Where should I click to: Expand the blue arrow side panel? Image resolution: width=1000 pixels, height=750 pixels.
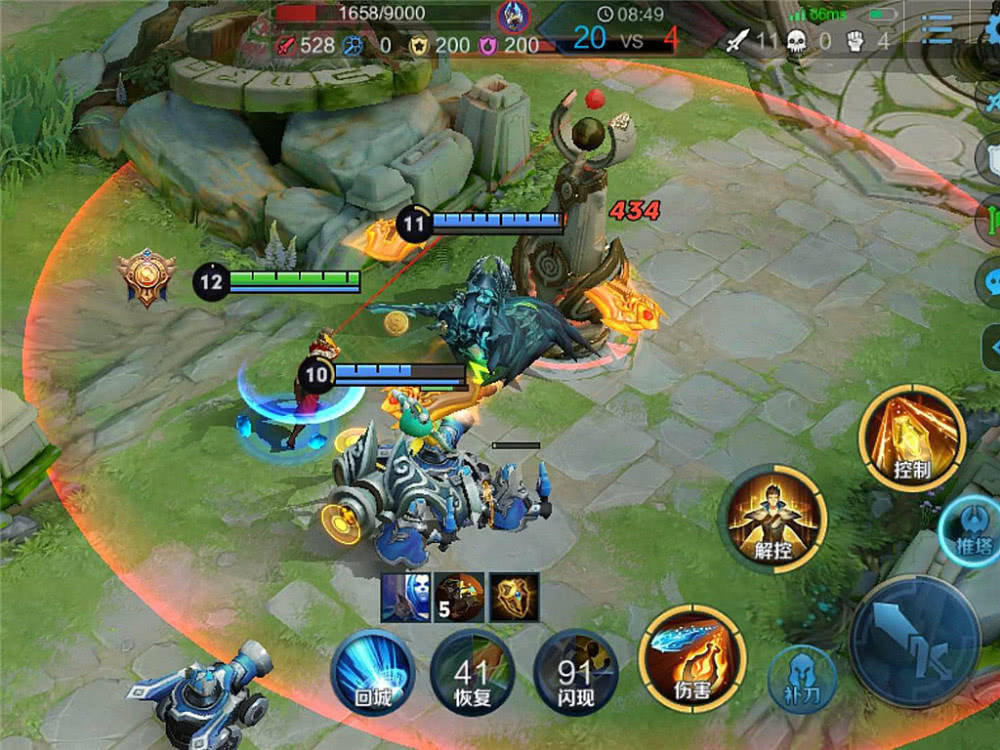coord(992,345)
